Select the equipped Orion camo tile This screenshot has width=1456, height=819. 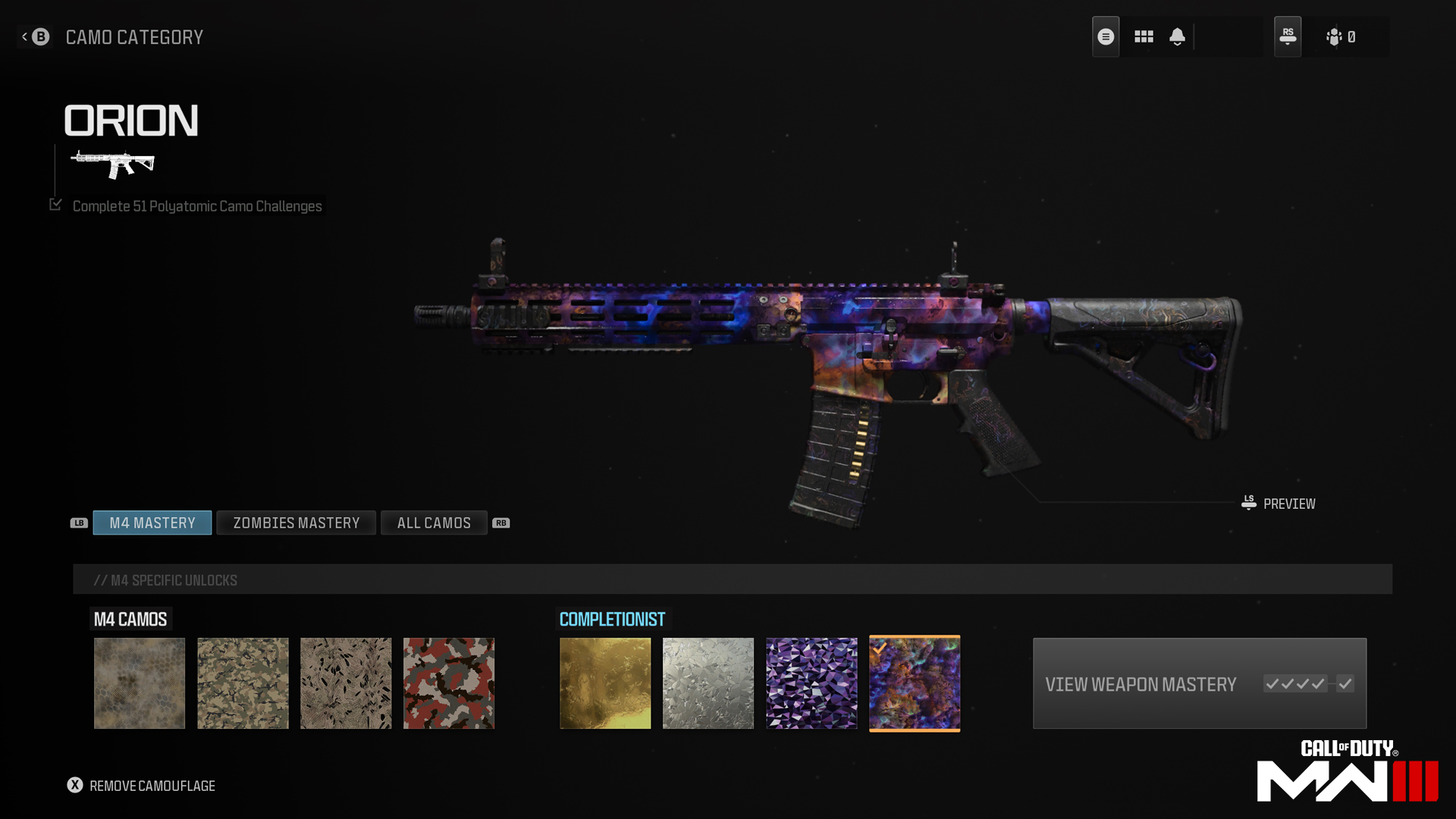coord(915,683)
